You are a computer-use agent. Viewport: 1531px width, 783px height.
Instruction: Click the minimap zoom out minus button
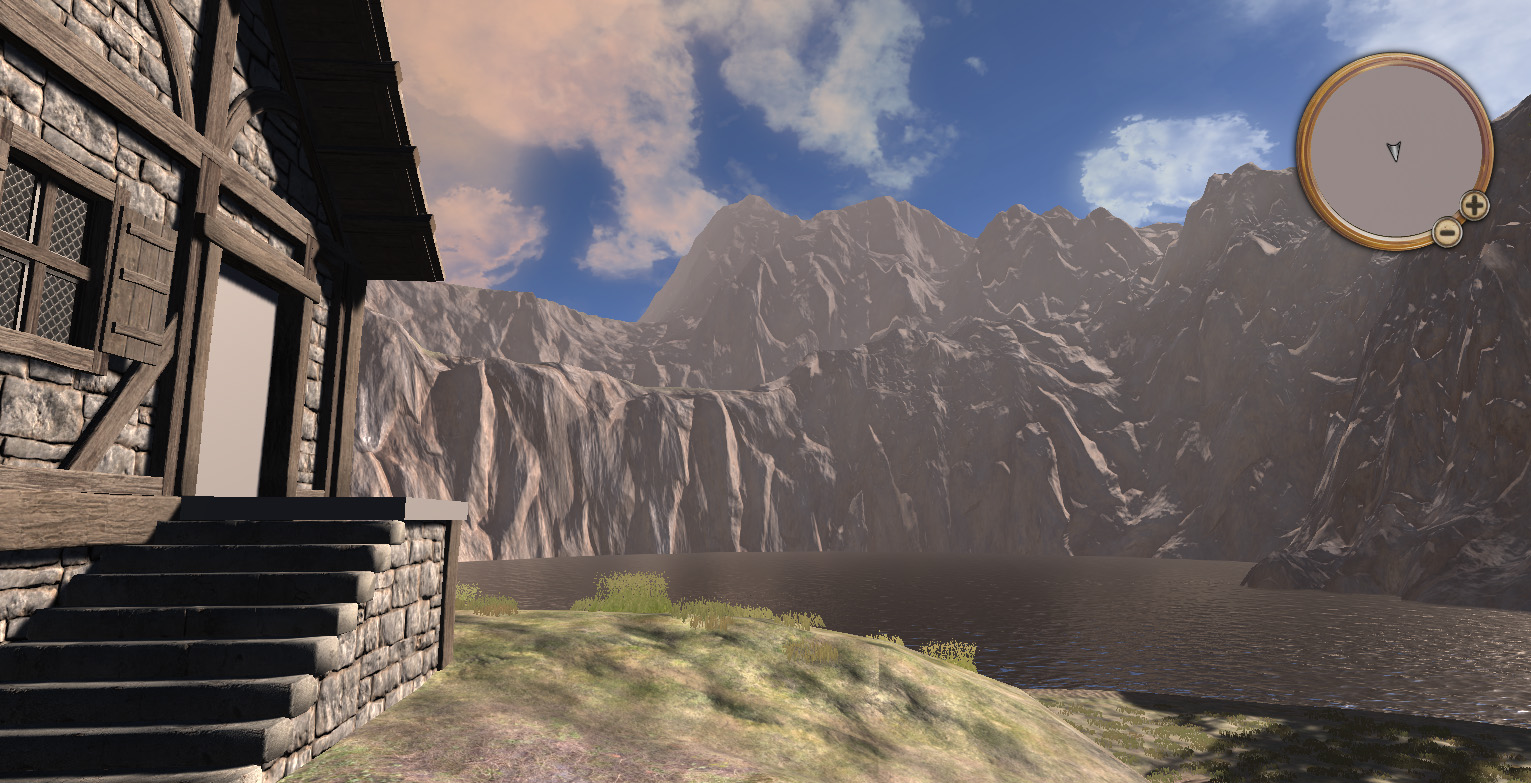point(1447,230)
